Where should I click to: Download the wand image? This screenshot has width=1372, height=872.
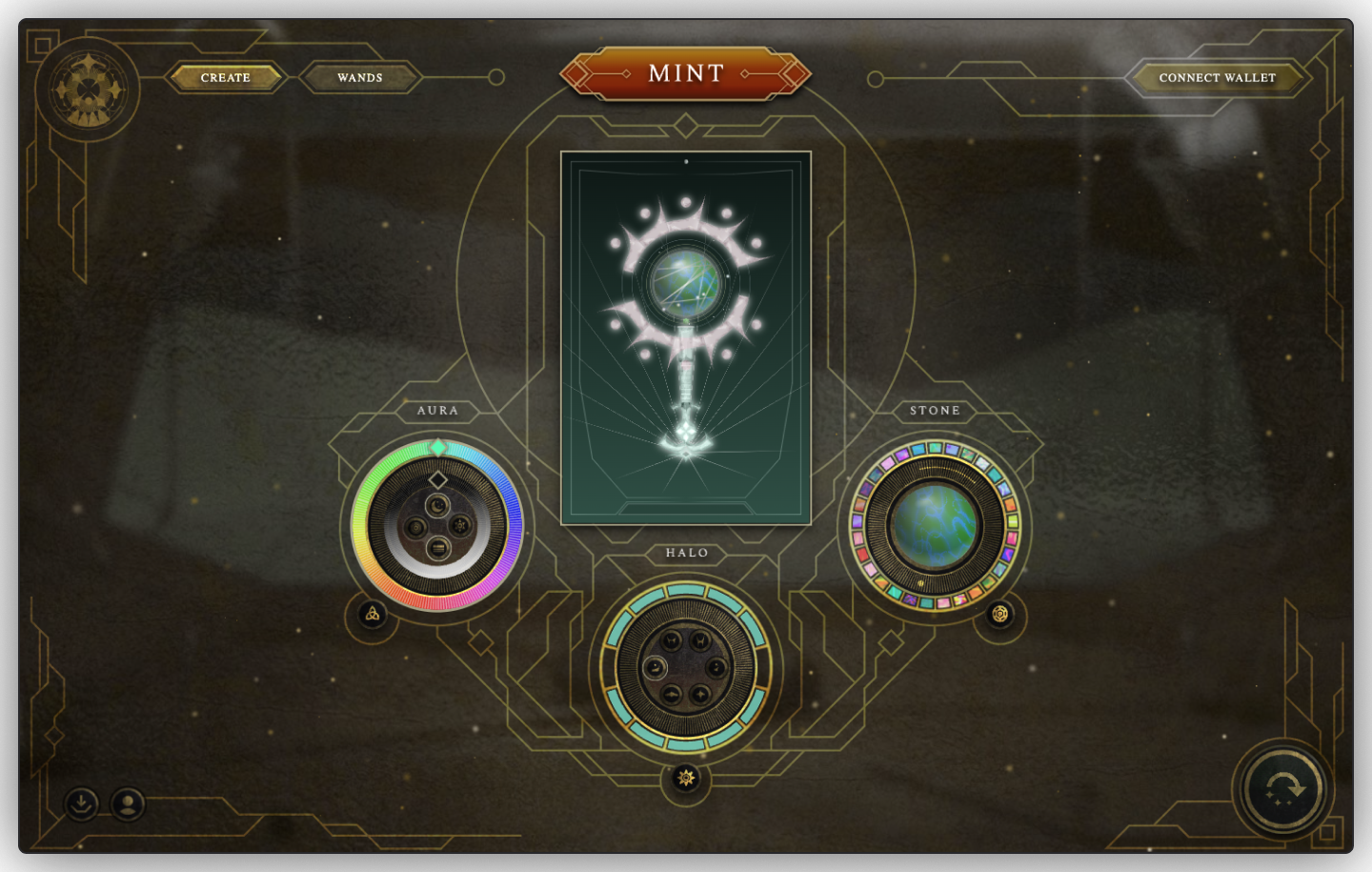pyautogui.click(x=82, y=803)
